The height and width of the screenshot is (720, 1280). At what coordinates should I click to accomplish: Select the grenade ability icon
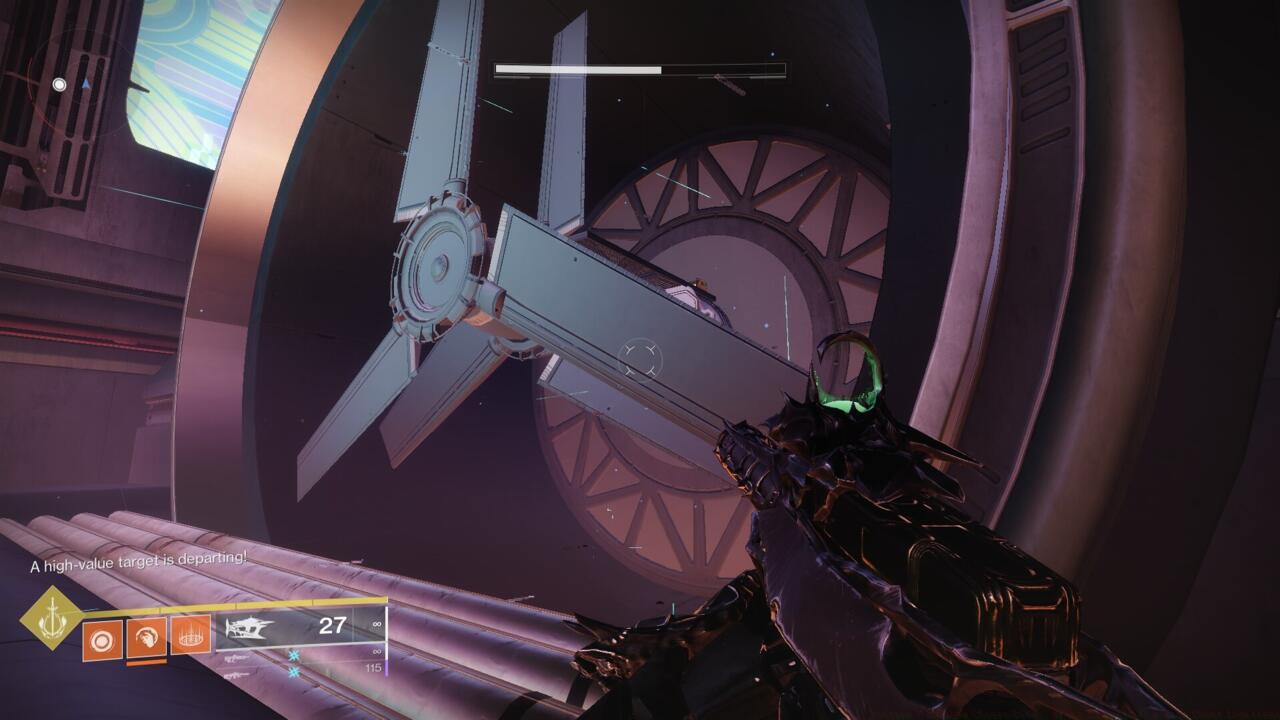coord(102,638)
